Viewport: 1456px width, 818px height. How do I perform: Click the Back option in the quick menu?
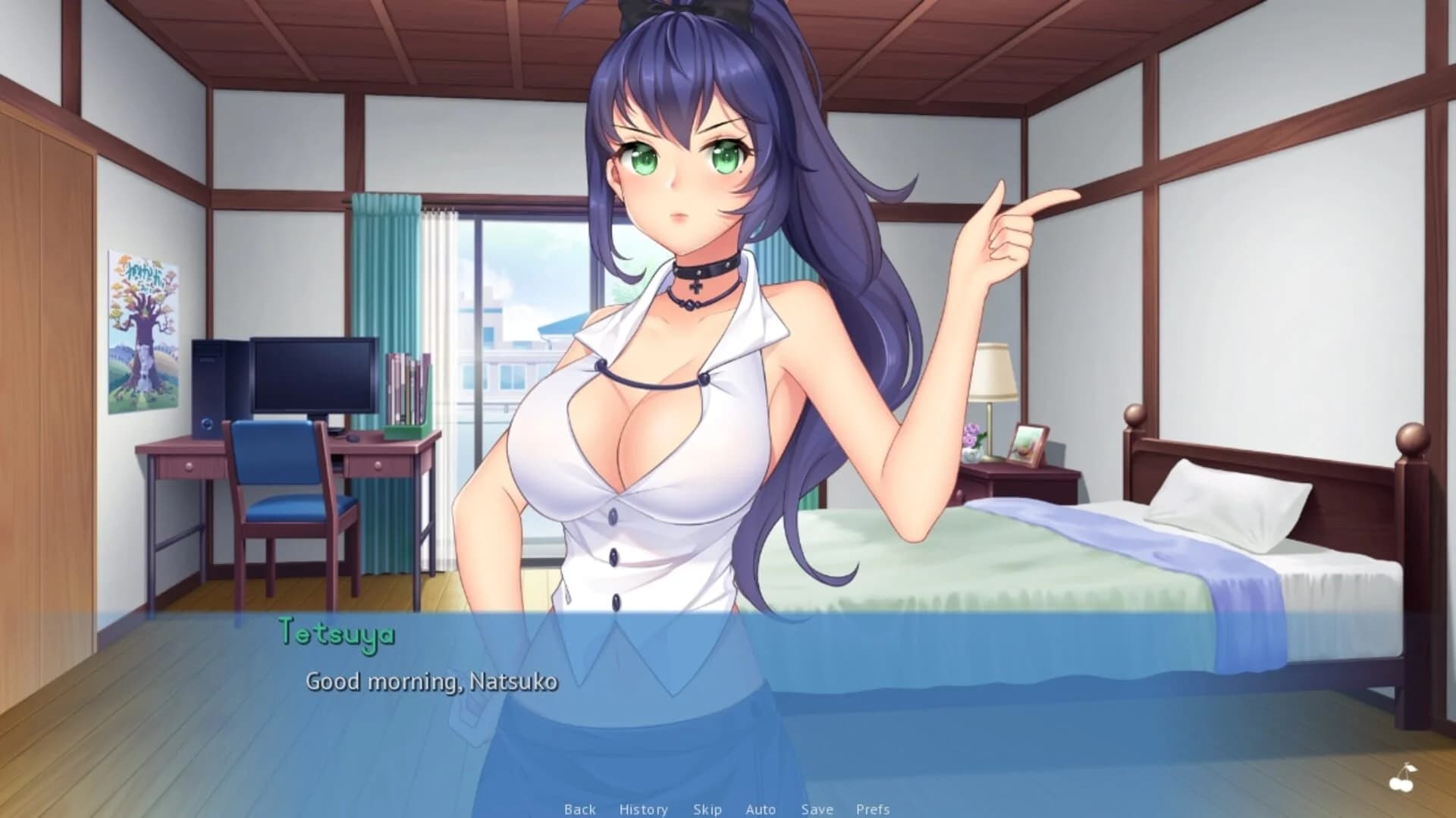point(579,808)
